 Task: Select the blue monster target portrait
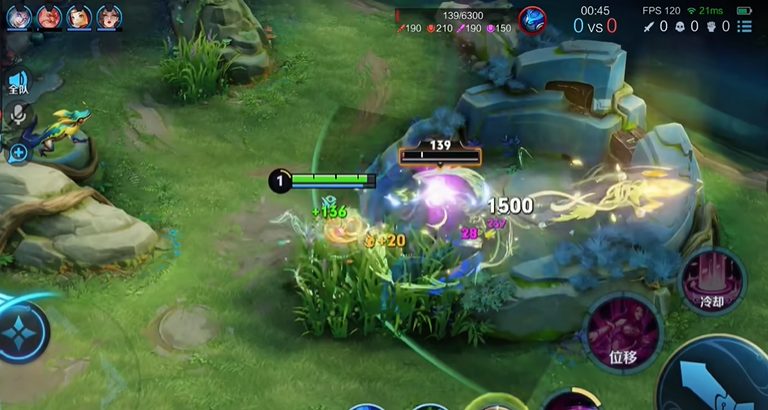pos(531,19)
